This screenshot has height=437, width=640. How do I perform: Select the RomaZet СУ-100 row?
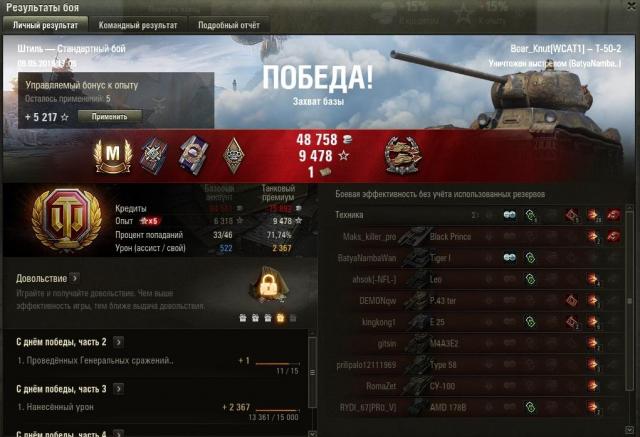pyautogui.click(x=480, y=386)
